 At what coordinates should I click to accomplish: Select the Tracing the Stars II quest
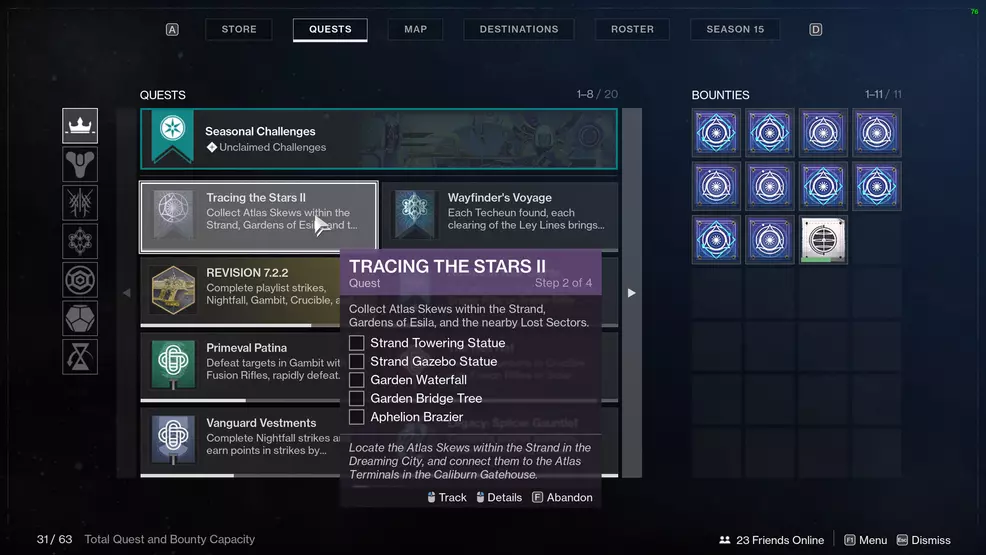pyautogui.click(x=259, y=217)
